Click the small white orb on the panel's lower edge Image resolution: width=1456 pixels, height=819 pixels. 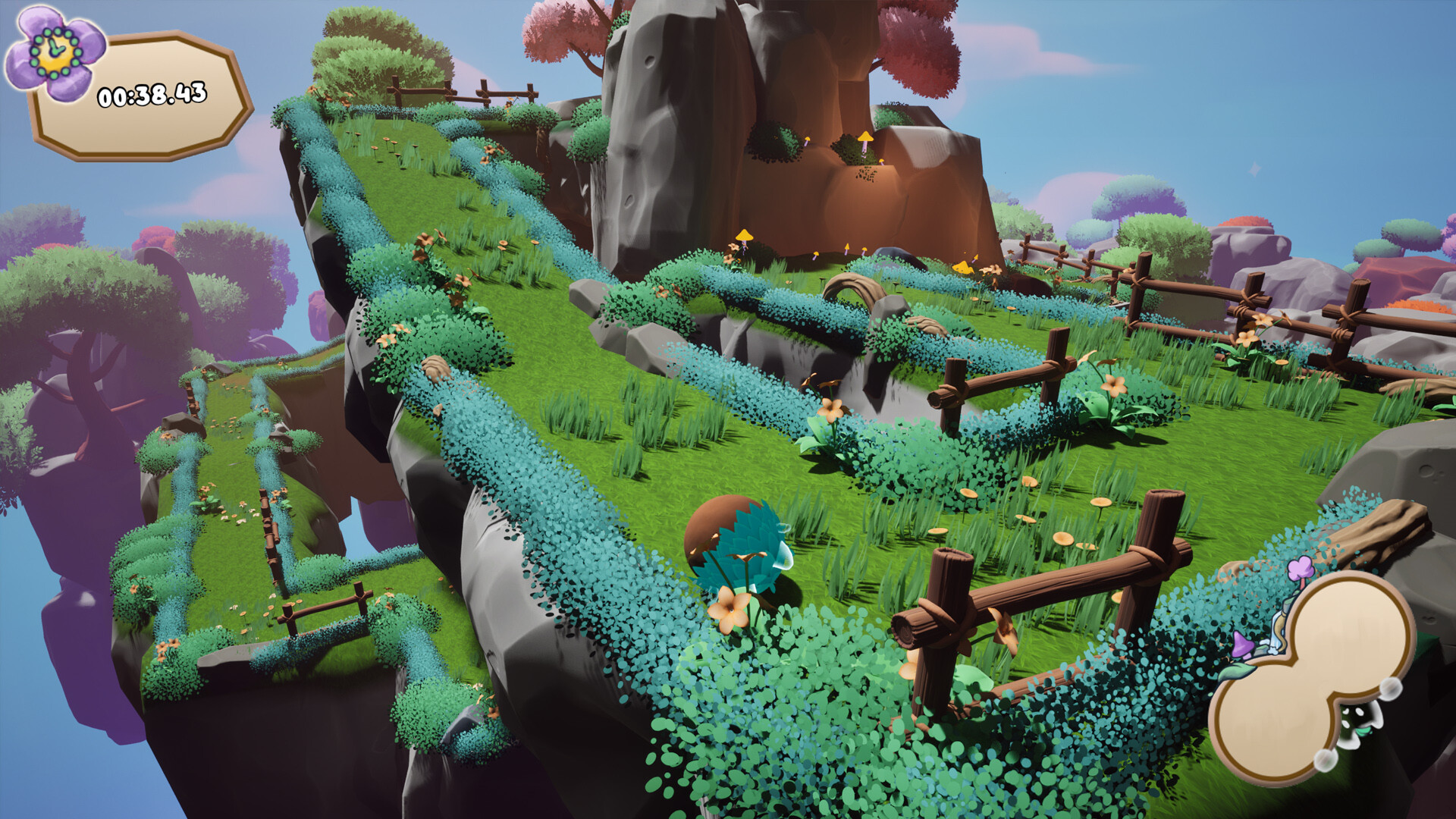[x=1326, y=759]
